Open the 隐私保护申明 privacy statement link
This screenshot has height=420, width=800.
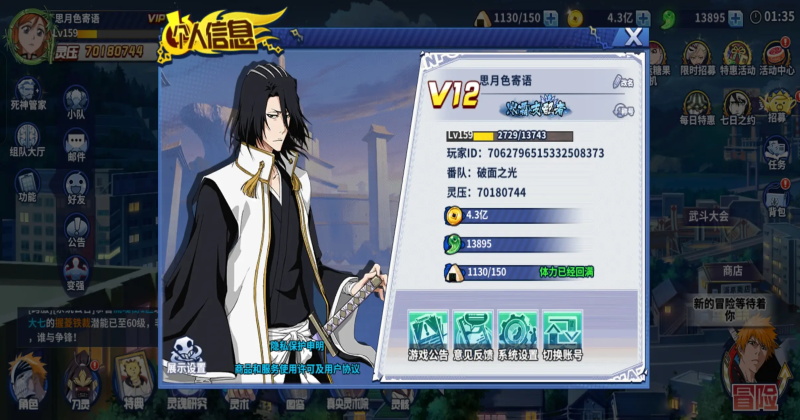(x=298, y=346)
